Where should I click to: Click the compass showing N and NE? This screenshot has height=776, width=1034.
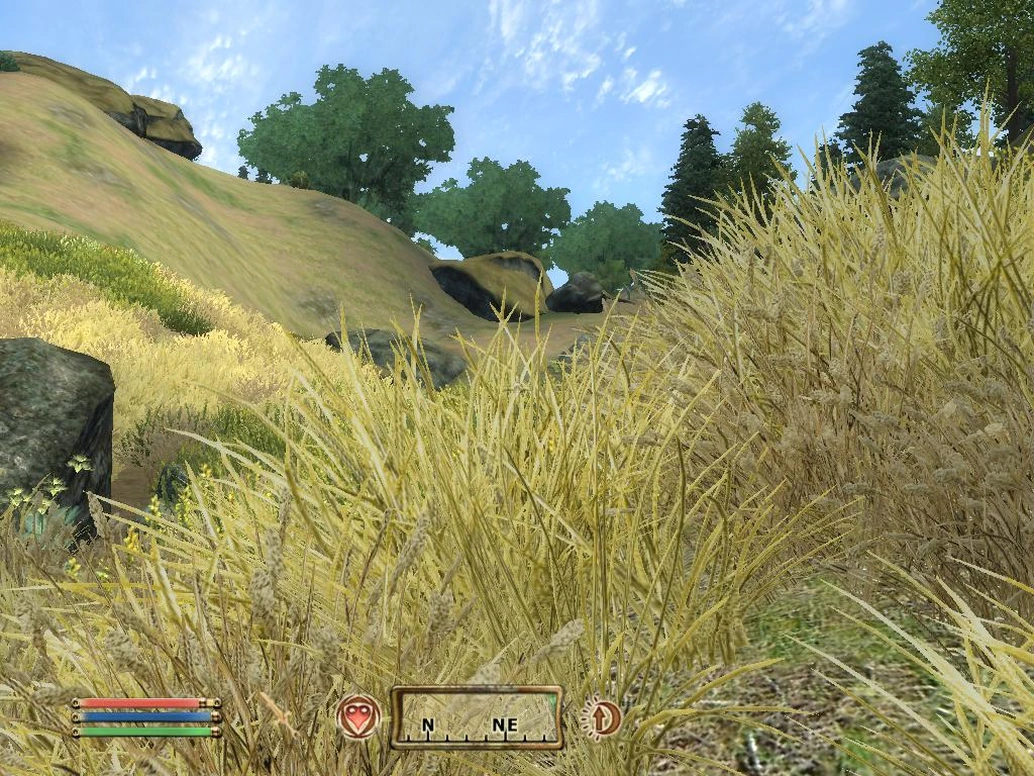point(476,717)
